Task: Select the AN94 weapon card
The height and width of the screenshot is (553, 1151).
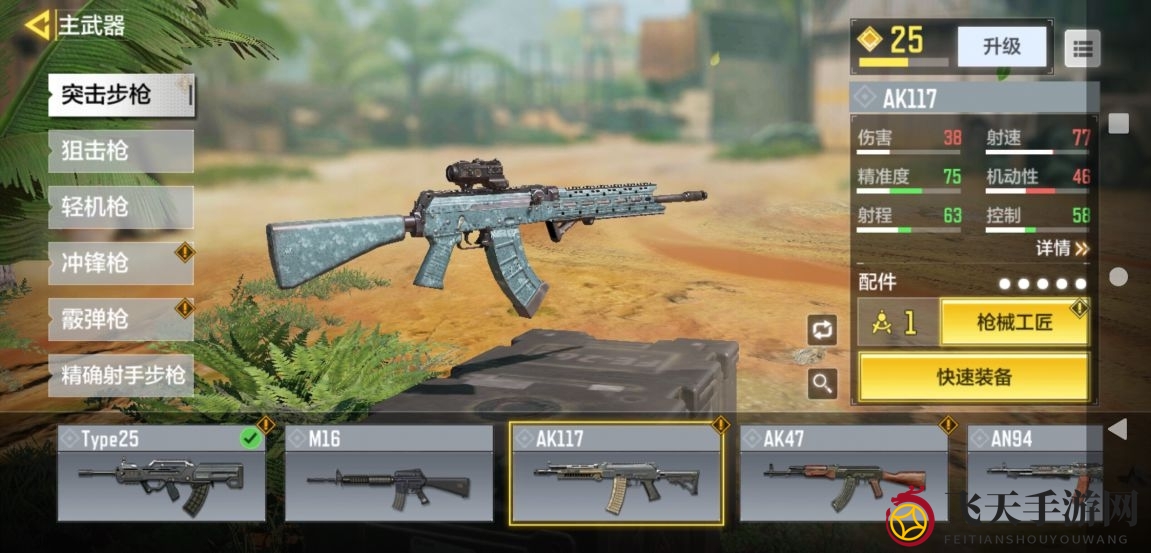Action: (1034, 474)
